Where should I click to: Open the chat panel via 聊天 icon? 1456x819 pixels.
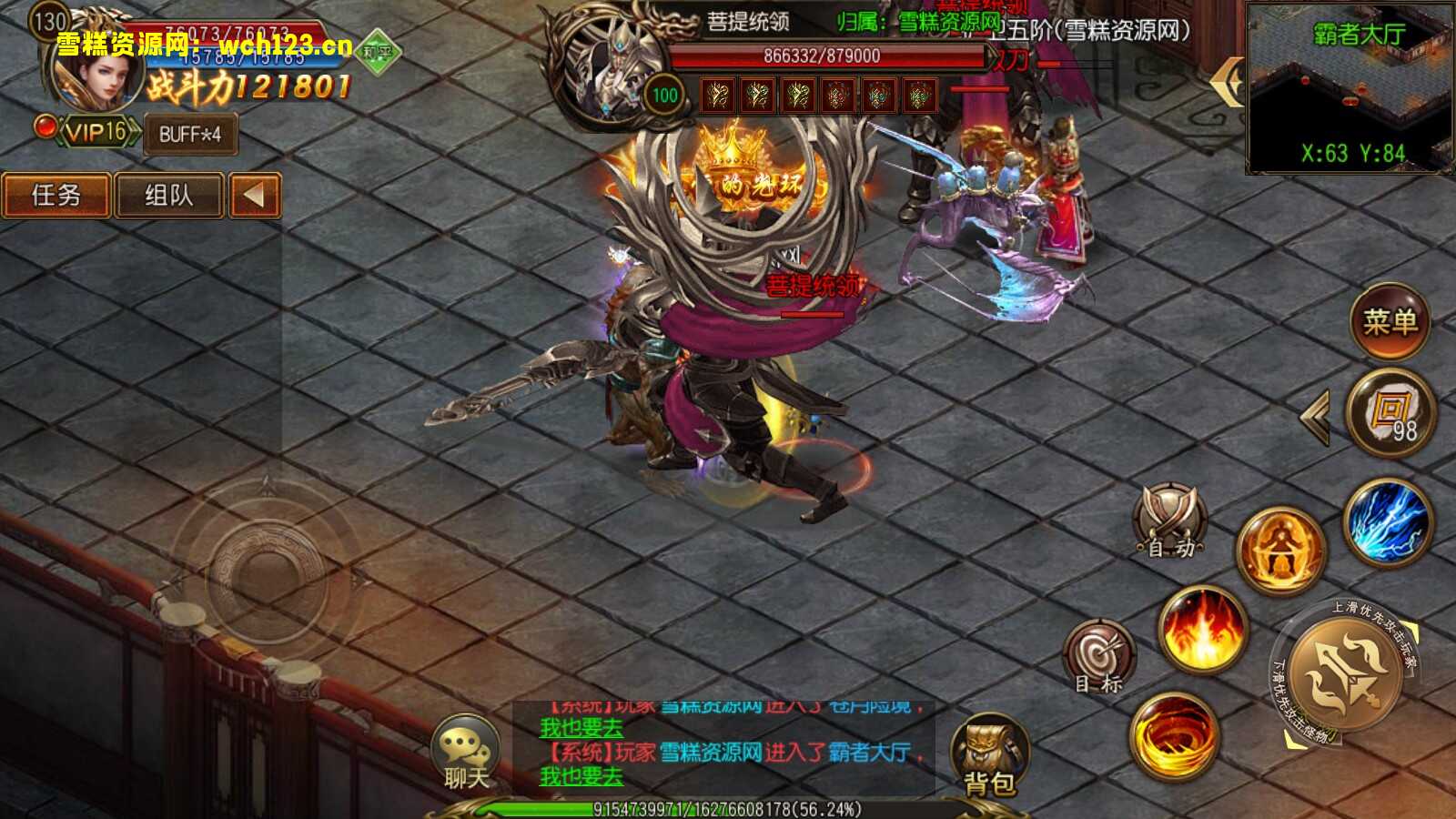(467, 751)
